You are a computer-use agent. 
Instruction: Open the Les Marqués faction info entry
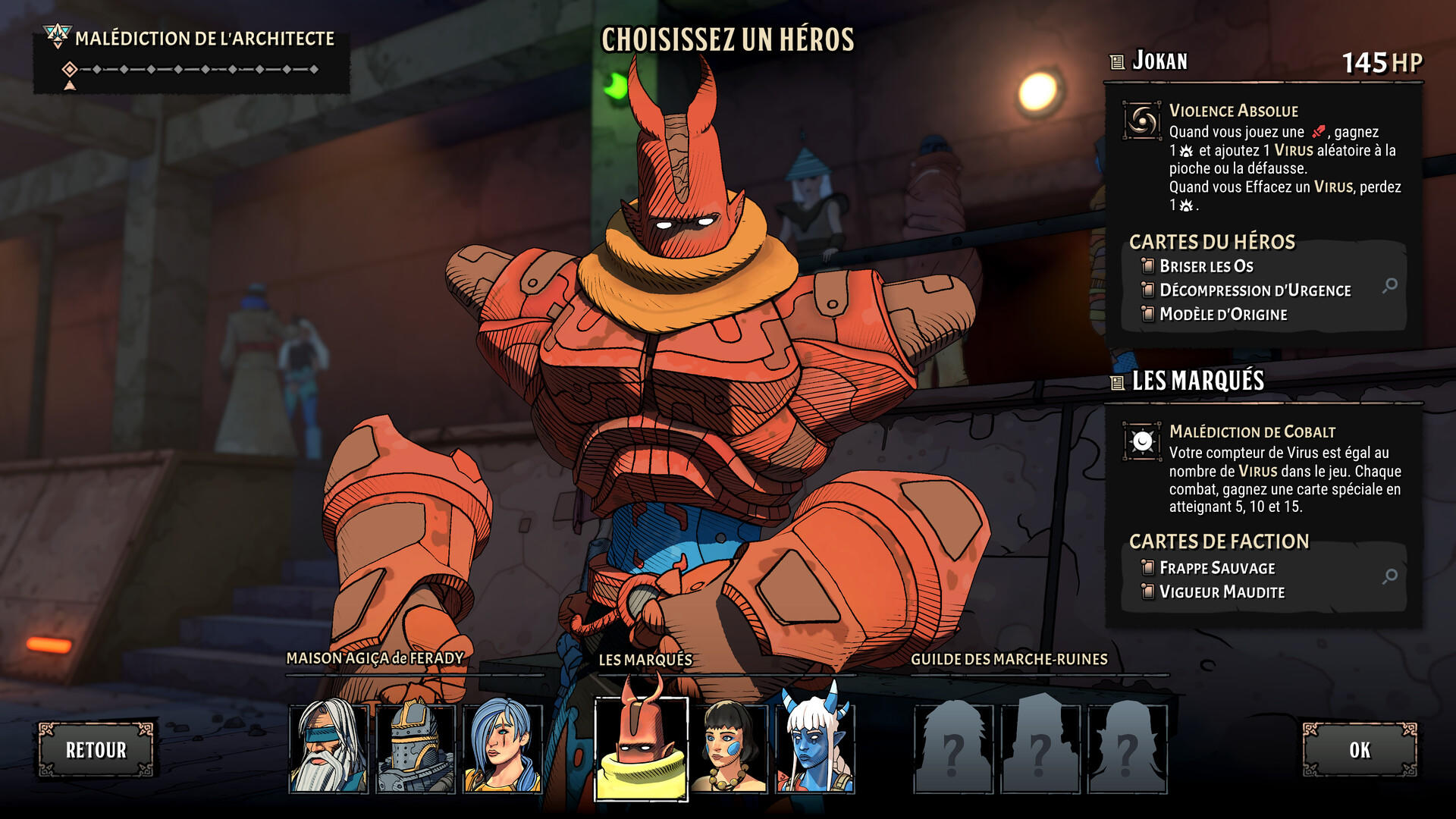[1197, 381]
